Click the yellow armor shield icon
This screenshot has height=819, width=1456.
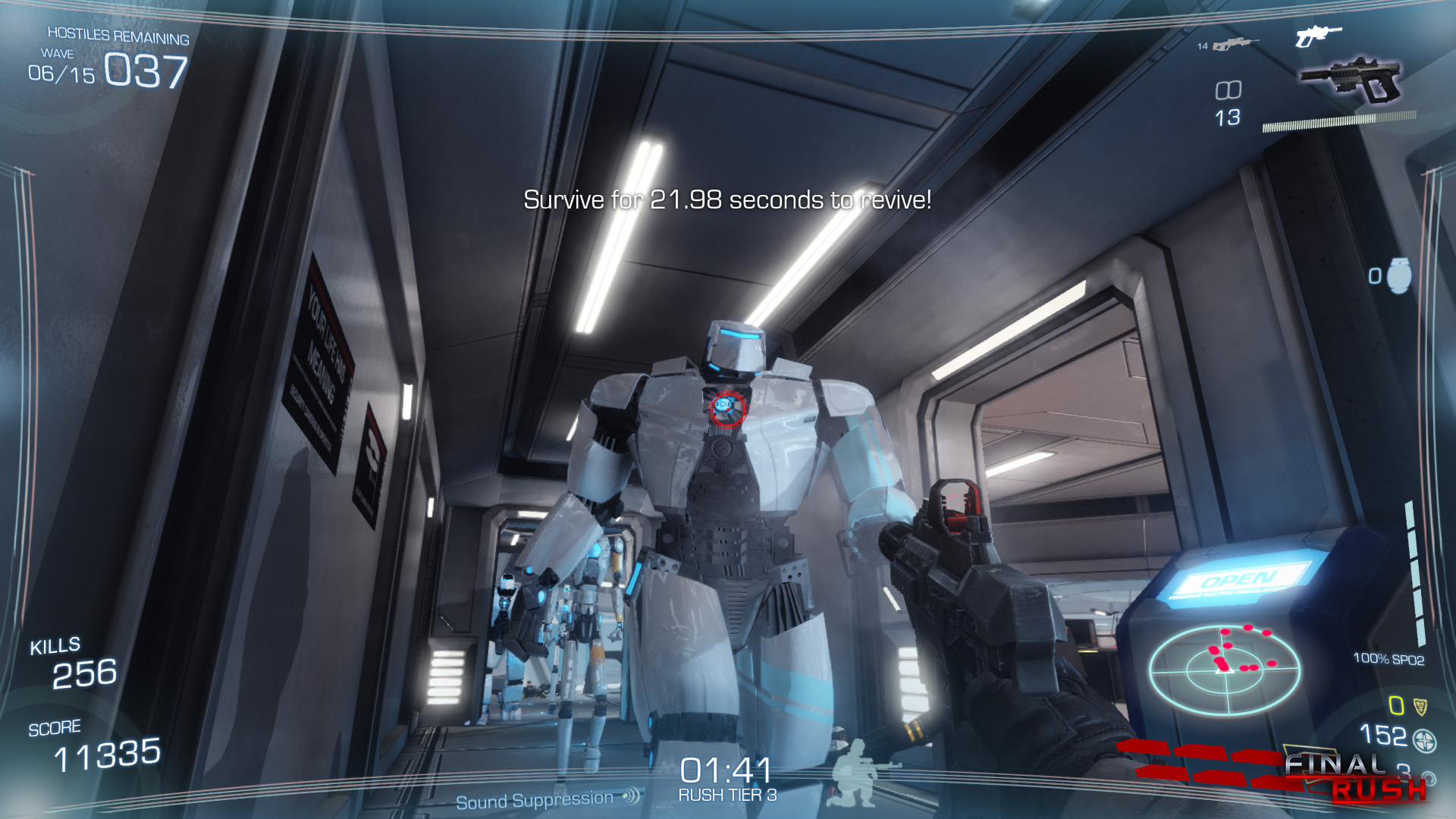1420,707
